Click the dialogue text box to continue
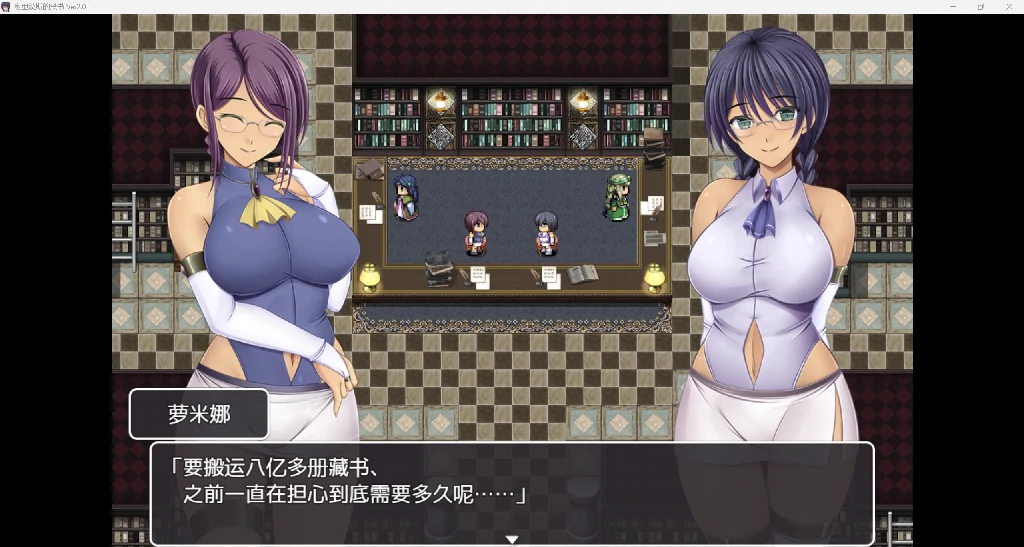 [x=512, y=492]
